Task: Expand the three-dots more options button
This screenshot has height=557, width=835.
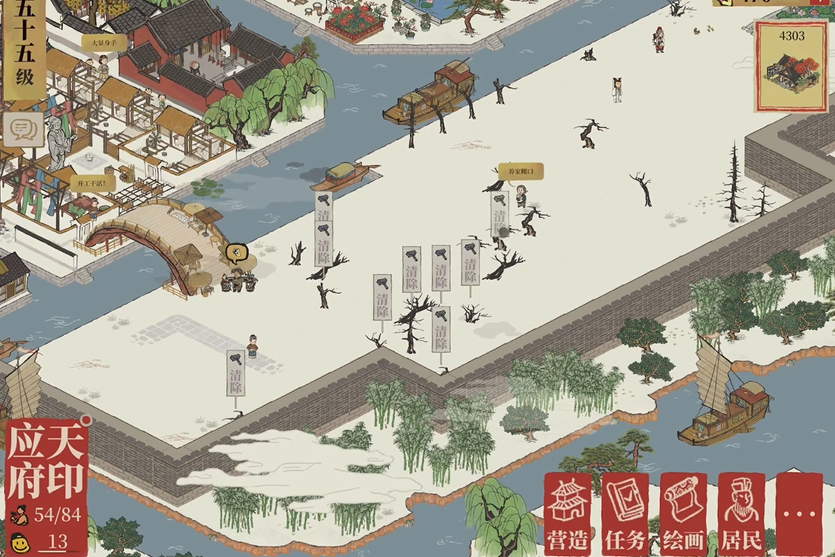Action: [x=799, y=512]
